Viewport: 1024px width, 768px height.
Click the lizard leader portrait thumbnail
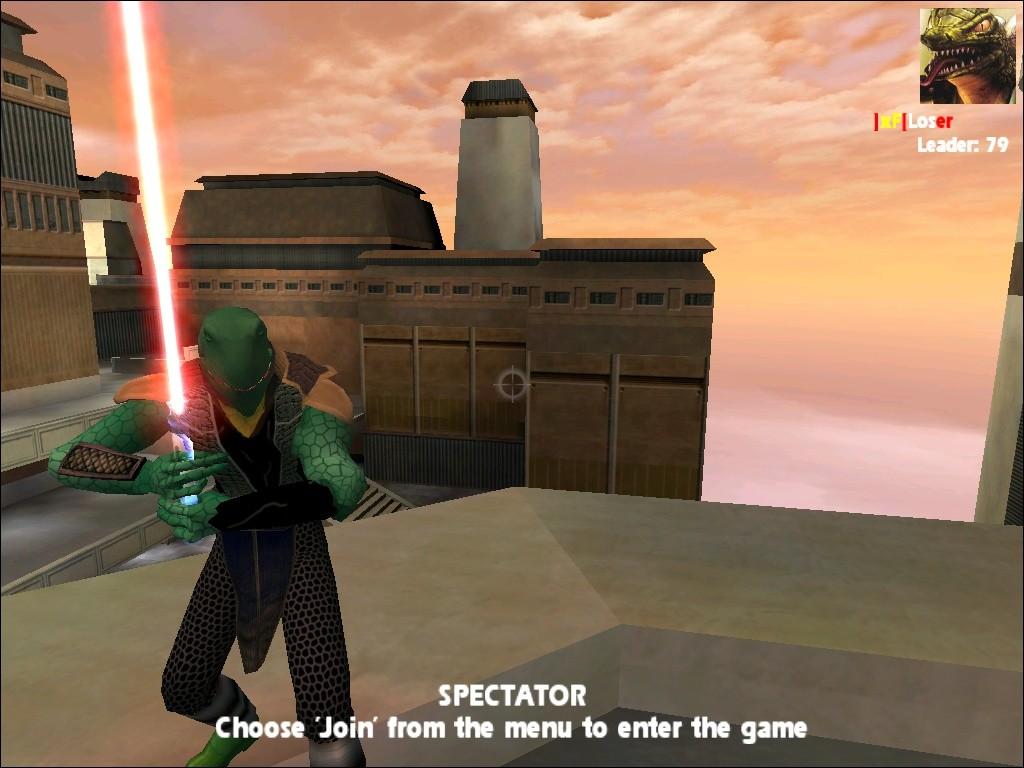(x=967, y=56)
